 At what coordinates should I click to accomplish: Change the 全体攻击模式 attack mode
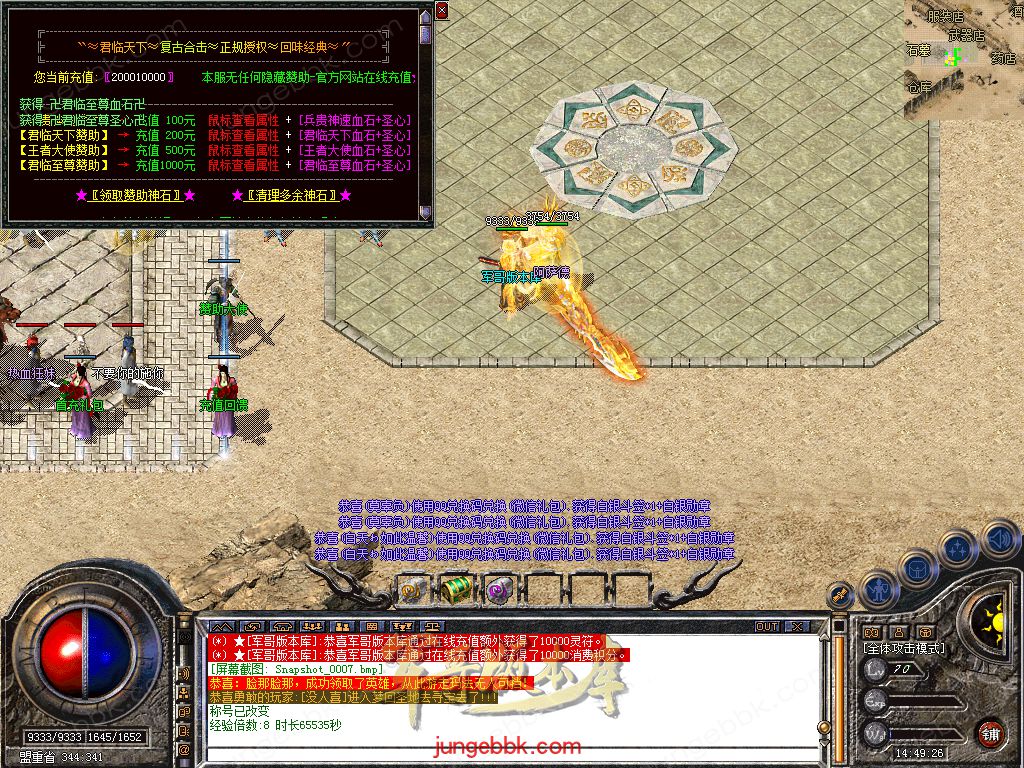pos(904,649)
